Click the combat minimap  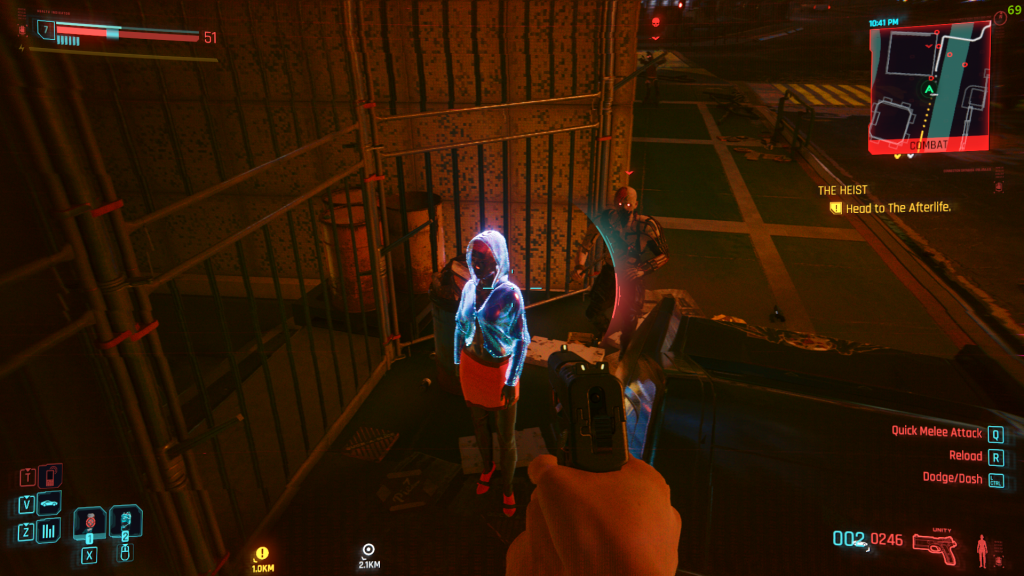[929, 87]
